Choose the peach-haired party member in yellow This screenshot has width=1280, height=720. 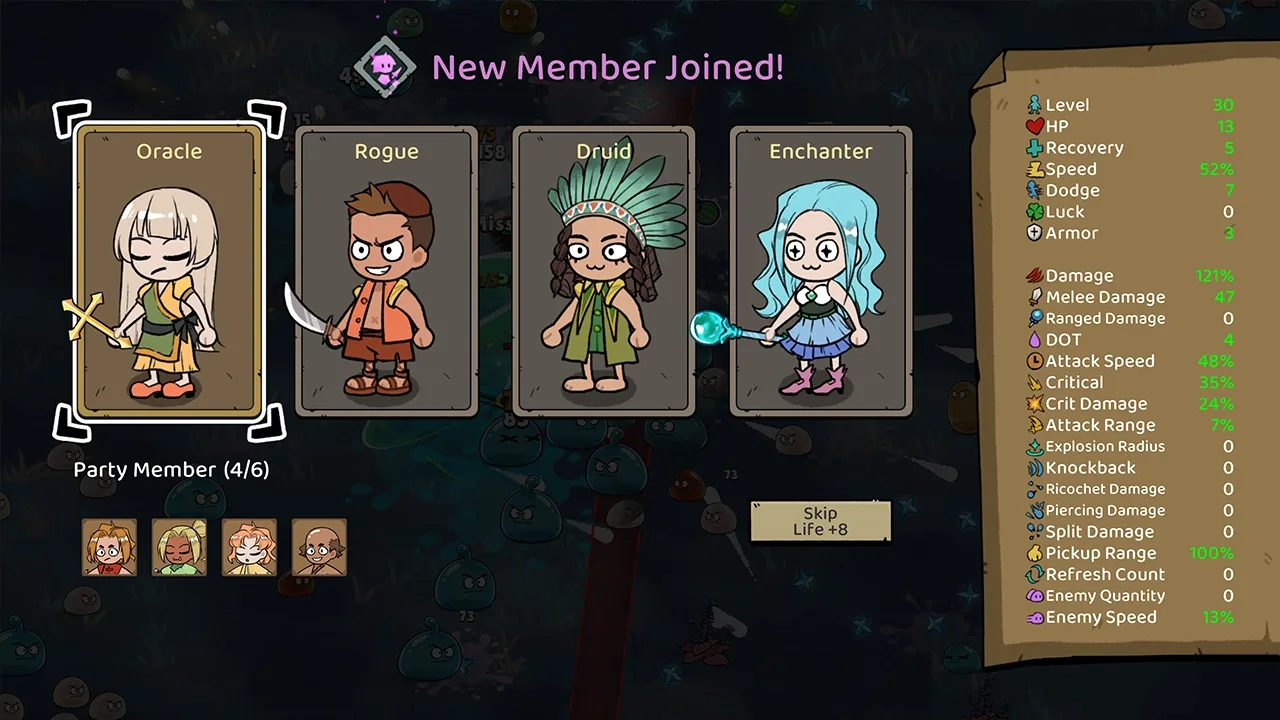(249, 547)
